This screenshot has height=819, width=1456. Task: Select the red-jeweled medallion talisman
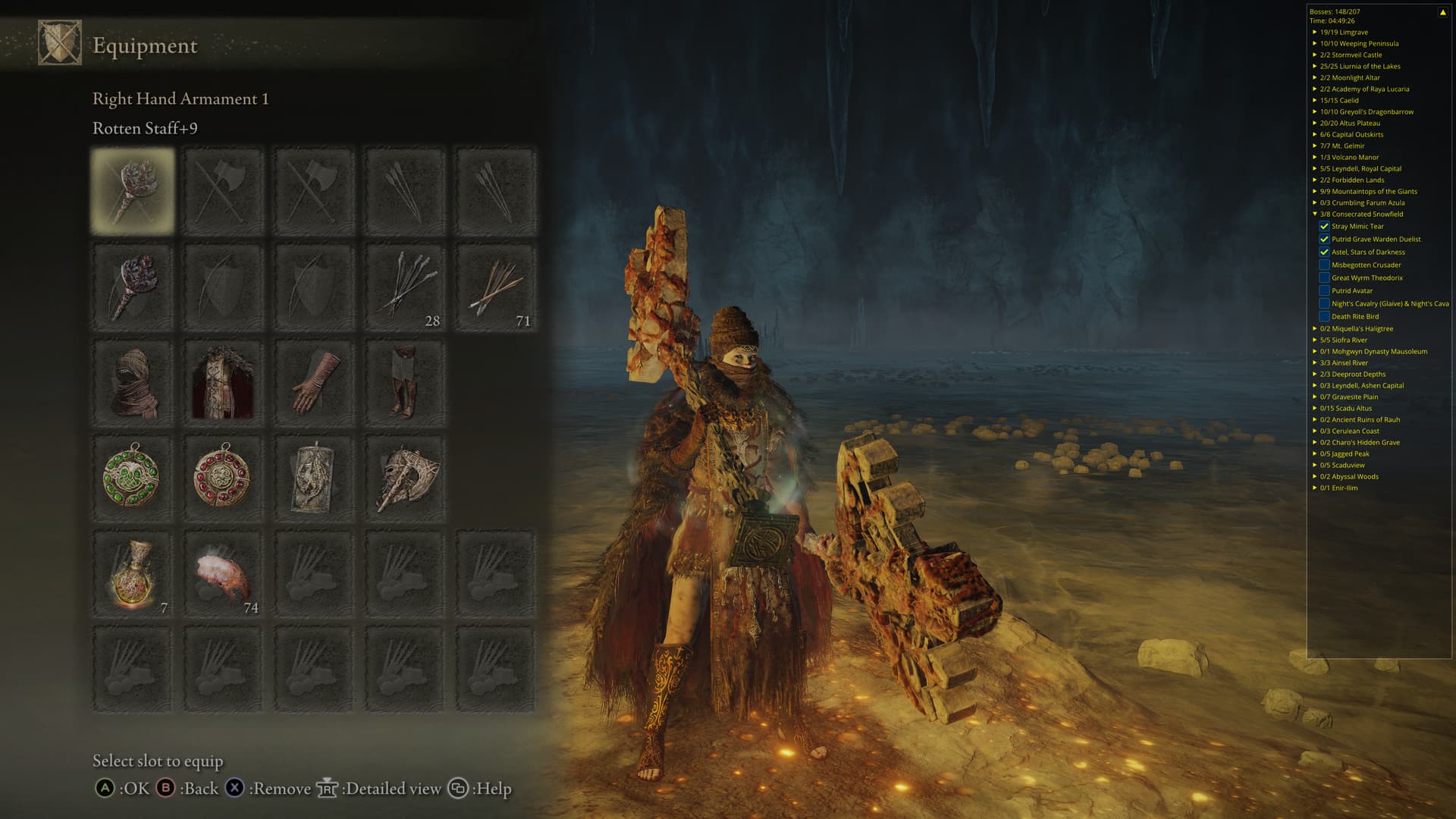click(x=223, y=479)
